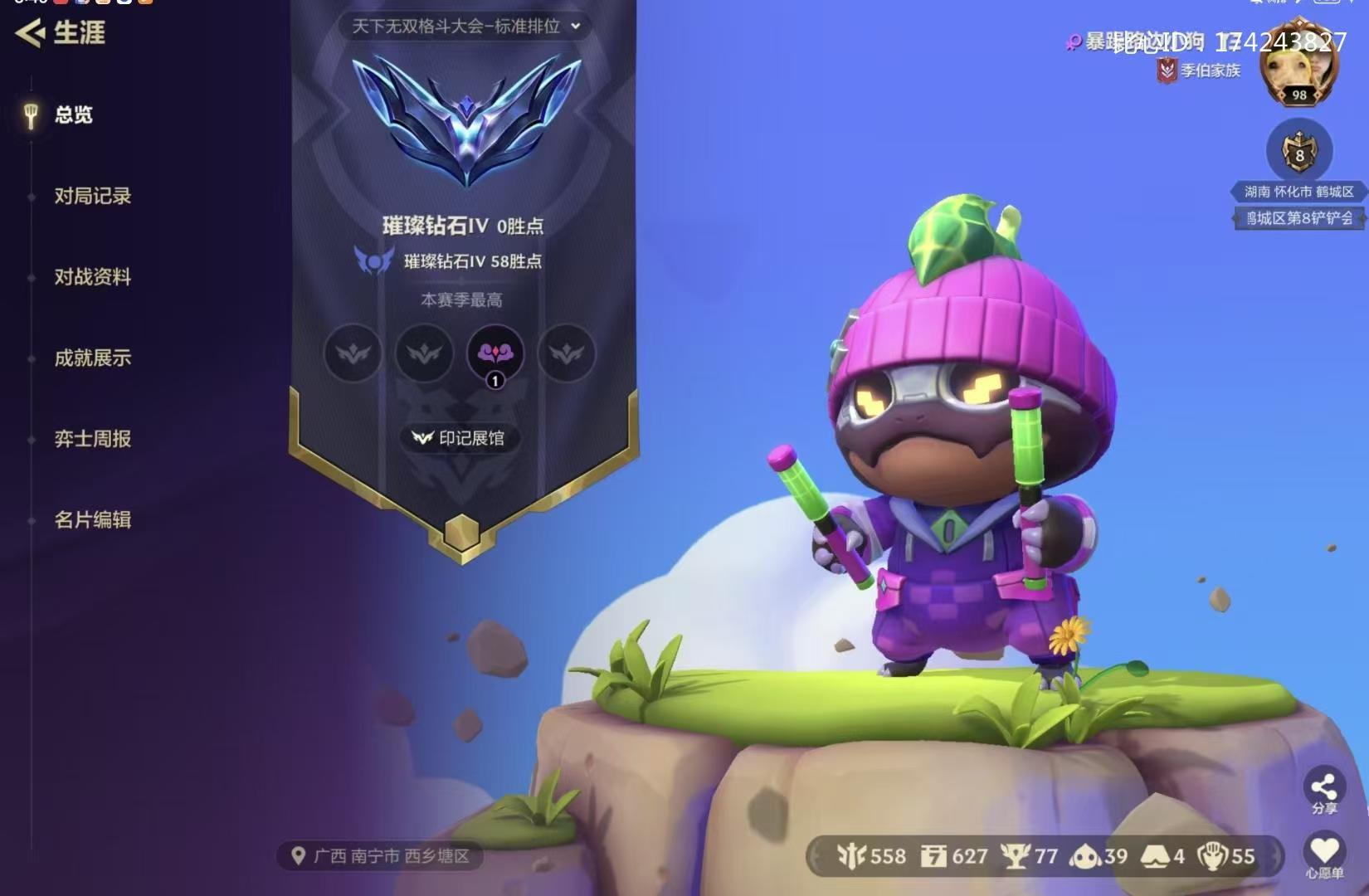Open the level 8 guild badge
The width and height of the screenshot is (1369, 896).
[1299, 153]
